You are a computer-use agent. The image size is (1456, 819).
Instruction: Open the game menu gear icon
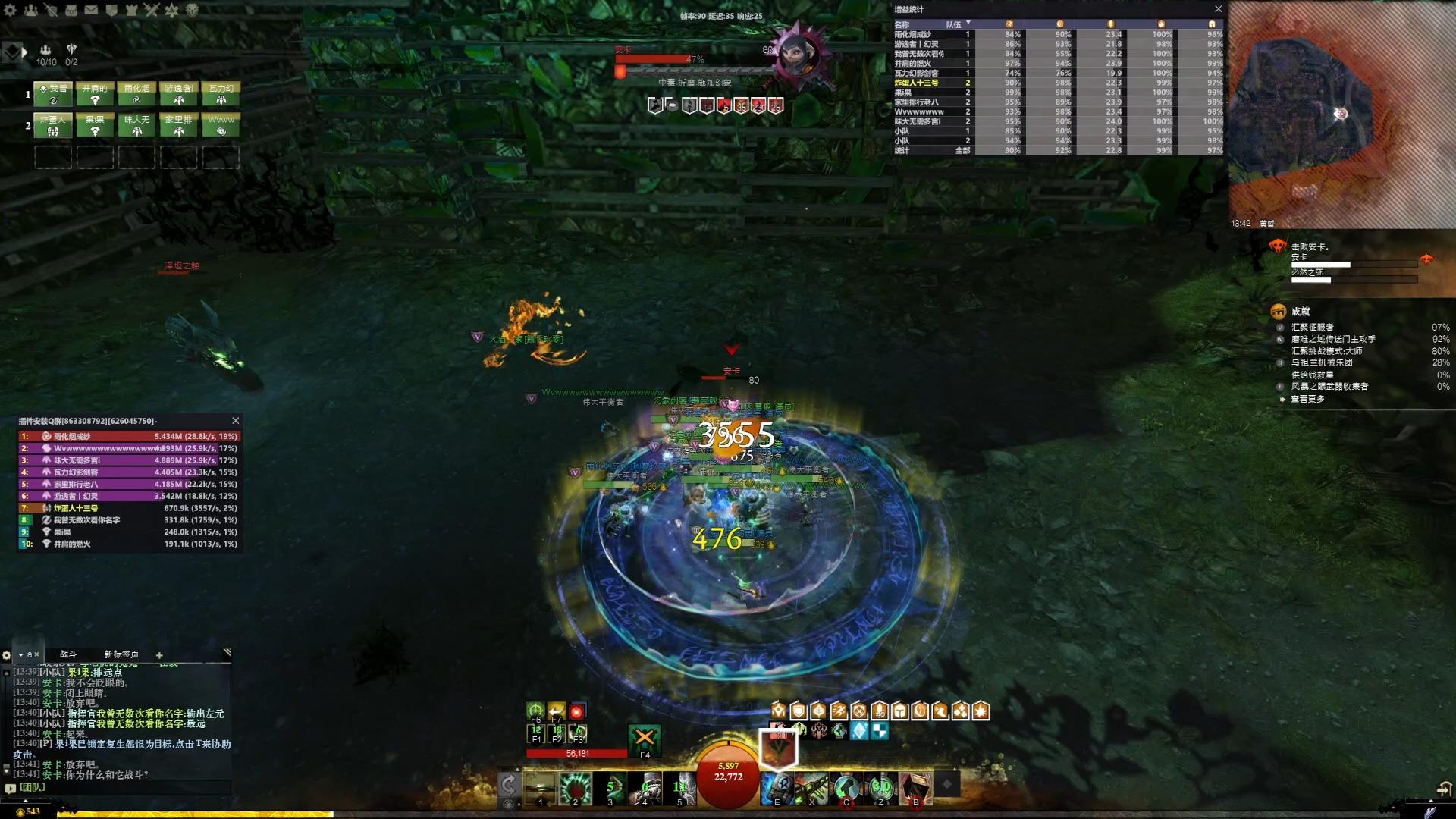point(11,10)
